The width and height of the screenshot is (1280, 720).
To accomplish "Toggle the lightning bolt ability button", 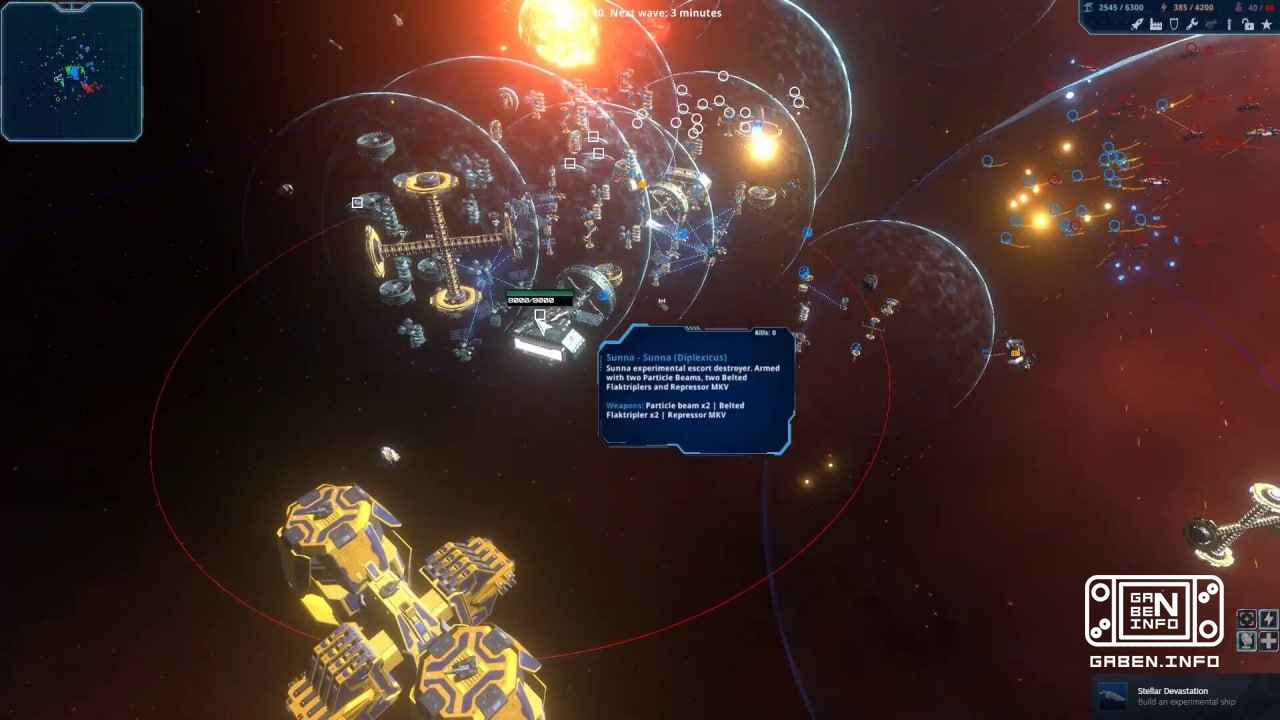I will pos(1268,619).
